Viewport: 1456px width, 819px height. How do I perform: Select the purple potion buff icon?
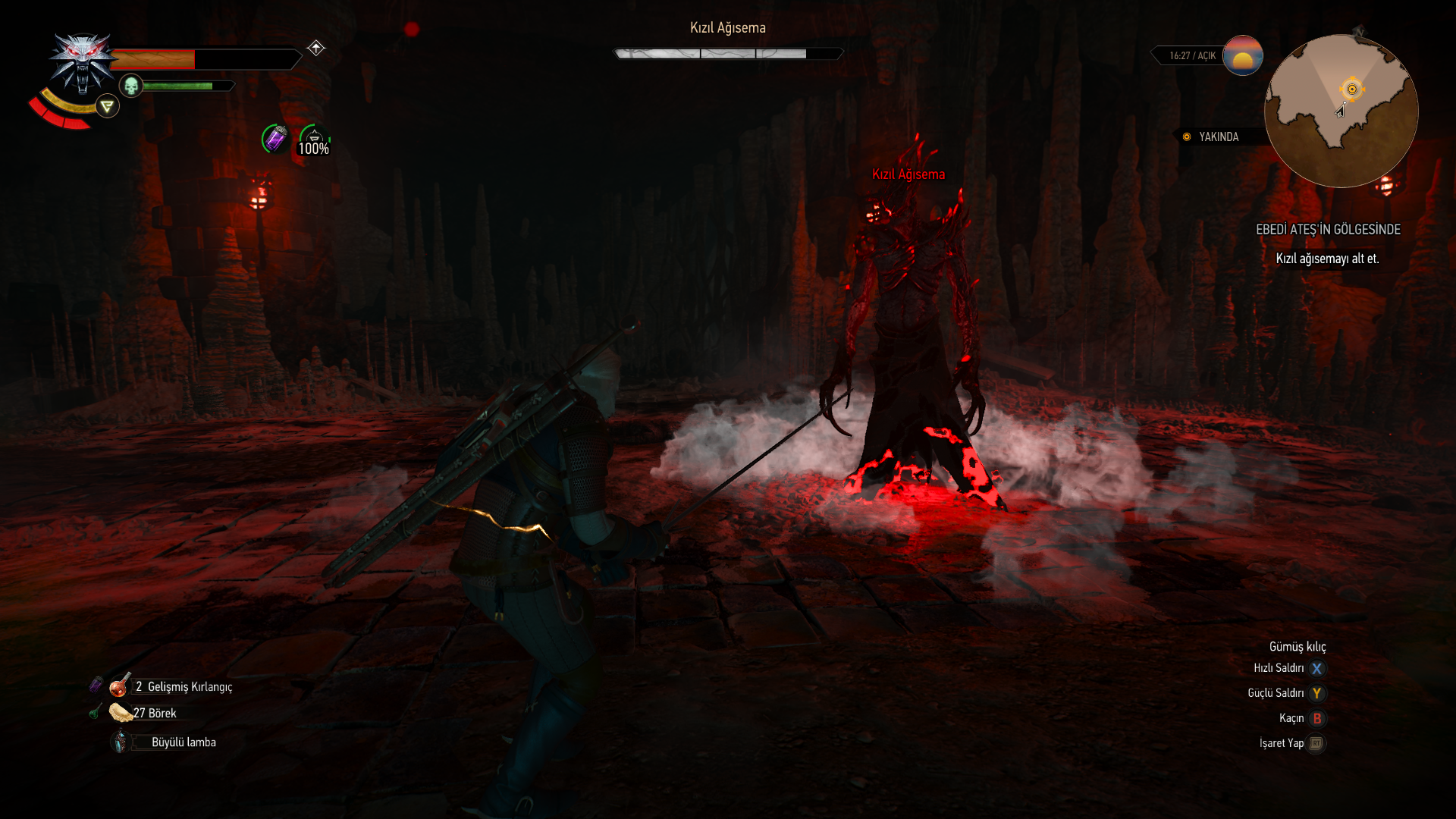pos(275,139)
